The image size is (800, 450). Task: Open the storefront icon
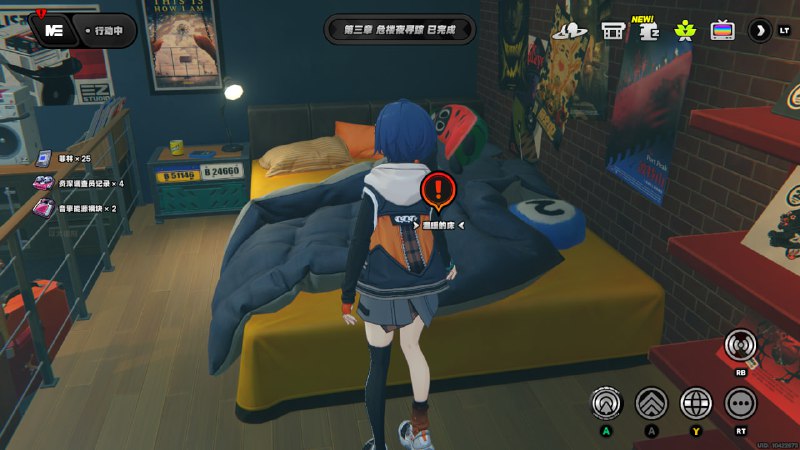pyautogui.click(x=613, y=31)
